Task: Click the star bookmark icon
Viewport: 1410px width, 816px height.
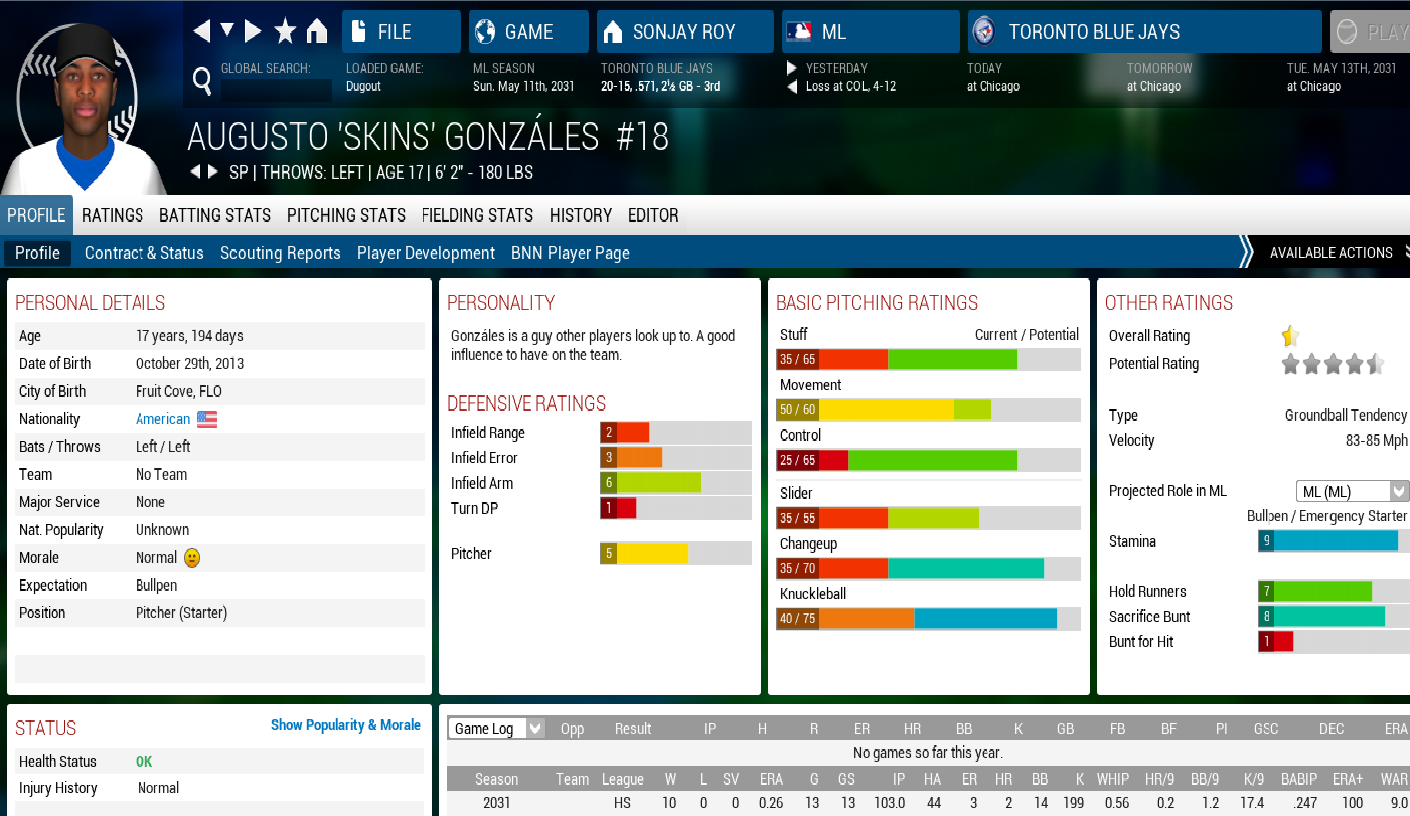Action: [285, 32]
